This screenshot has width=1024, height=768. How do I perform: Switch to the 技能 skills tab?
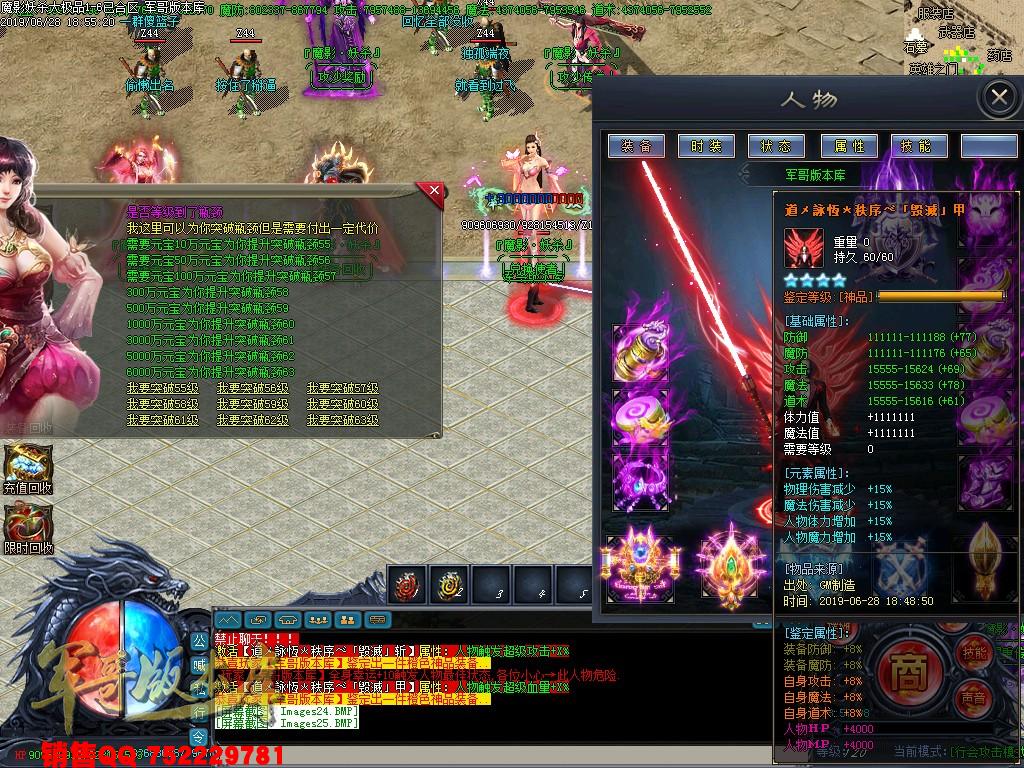click(916, 146)
